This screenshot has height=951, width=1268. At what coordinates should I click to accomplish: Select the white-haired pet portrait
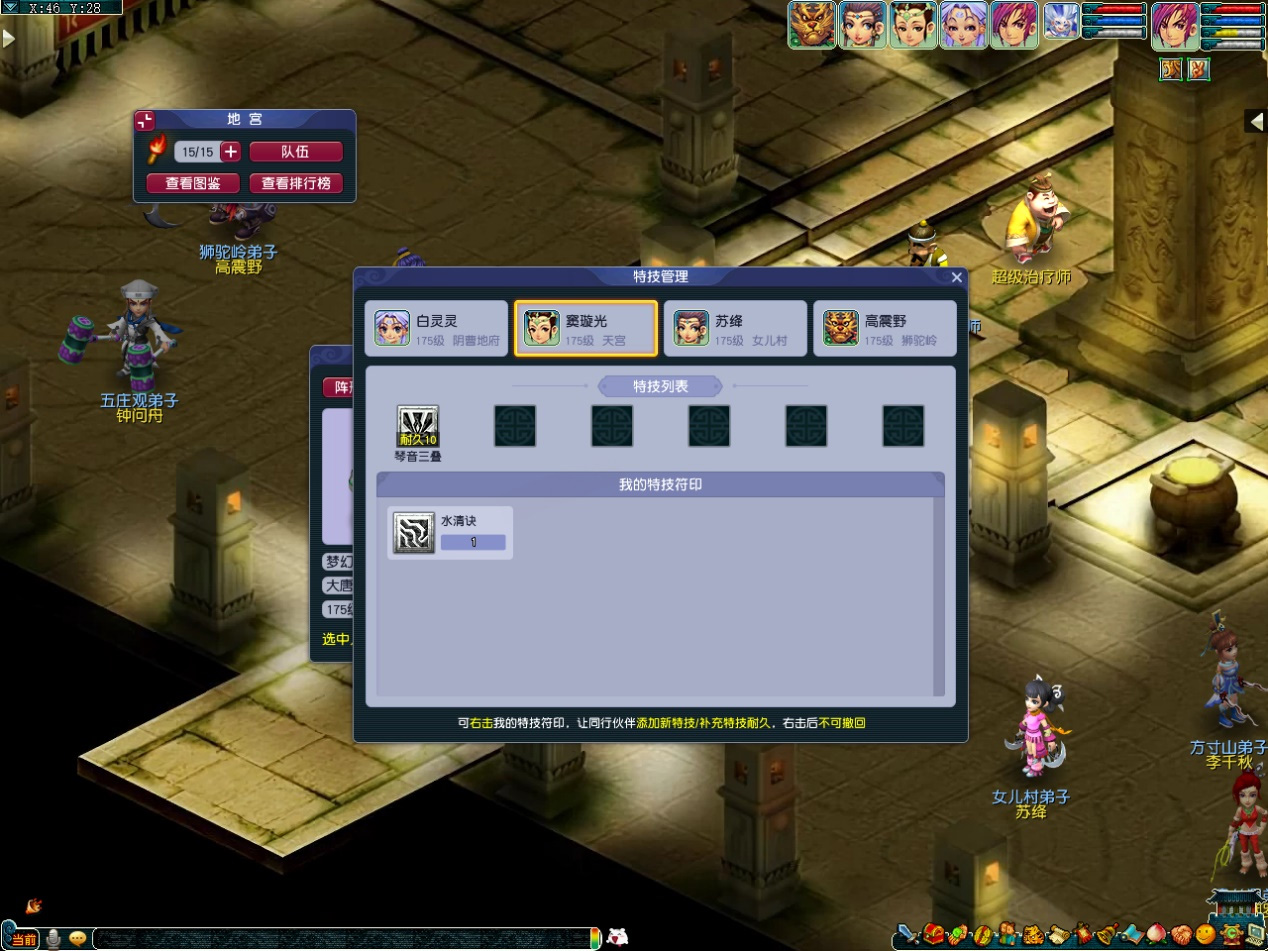coord(1060,23)
